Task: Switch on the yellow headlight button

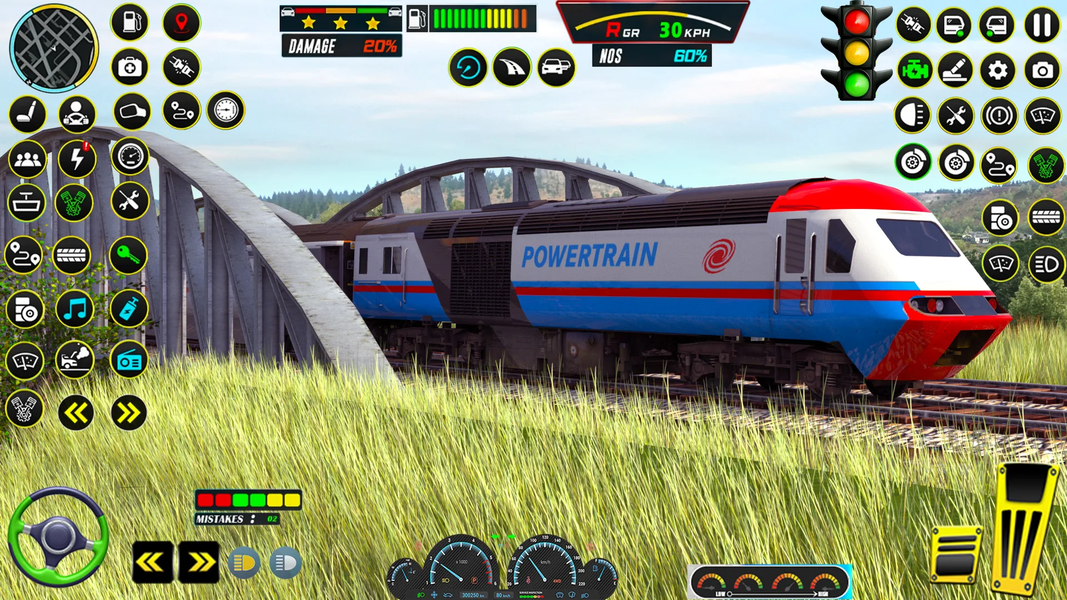Action: [x=244, y=563]
